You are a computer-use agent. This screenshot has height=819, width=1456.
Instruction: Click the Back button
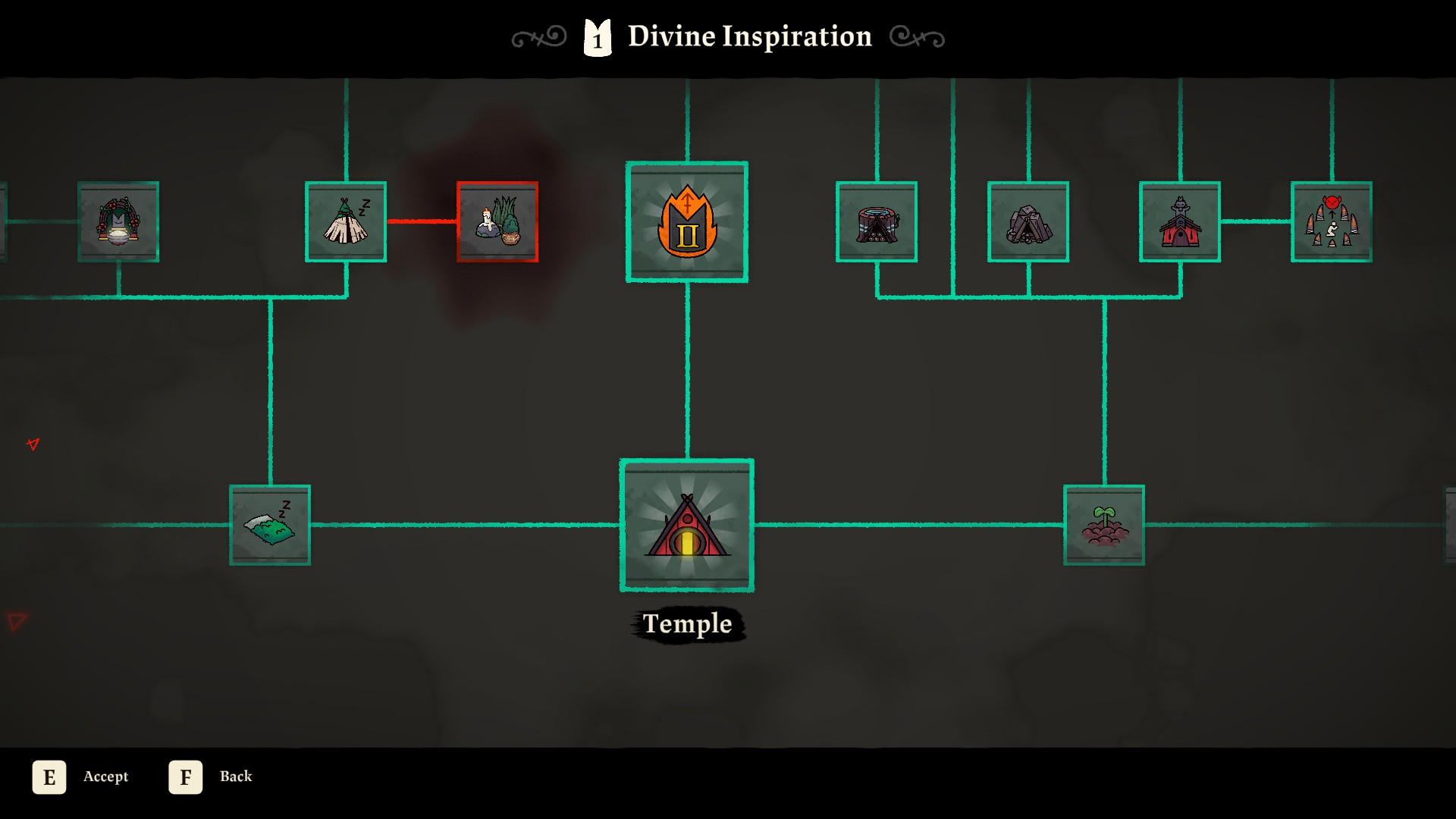coord(236,777)
